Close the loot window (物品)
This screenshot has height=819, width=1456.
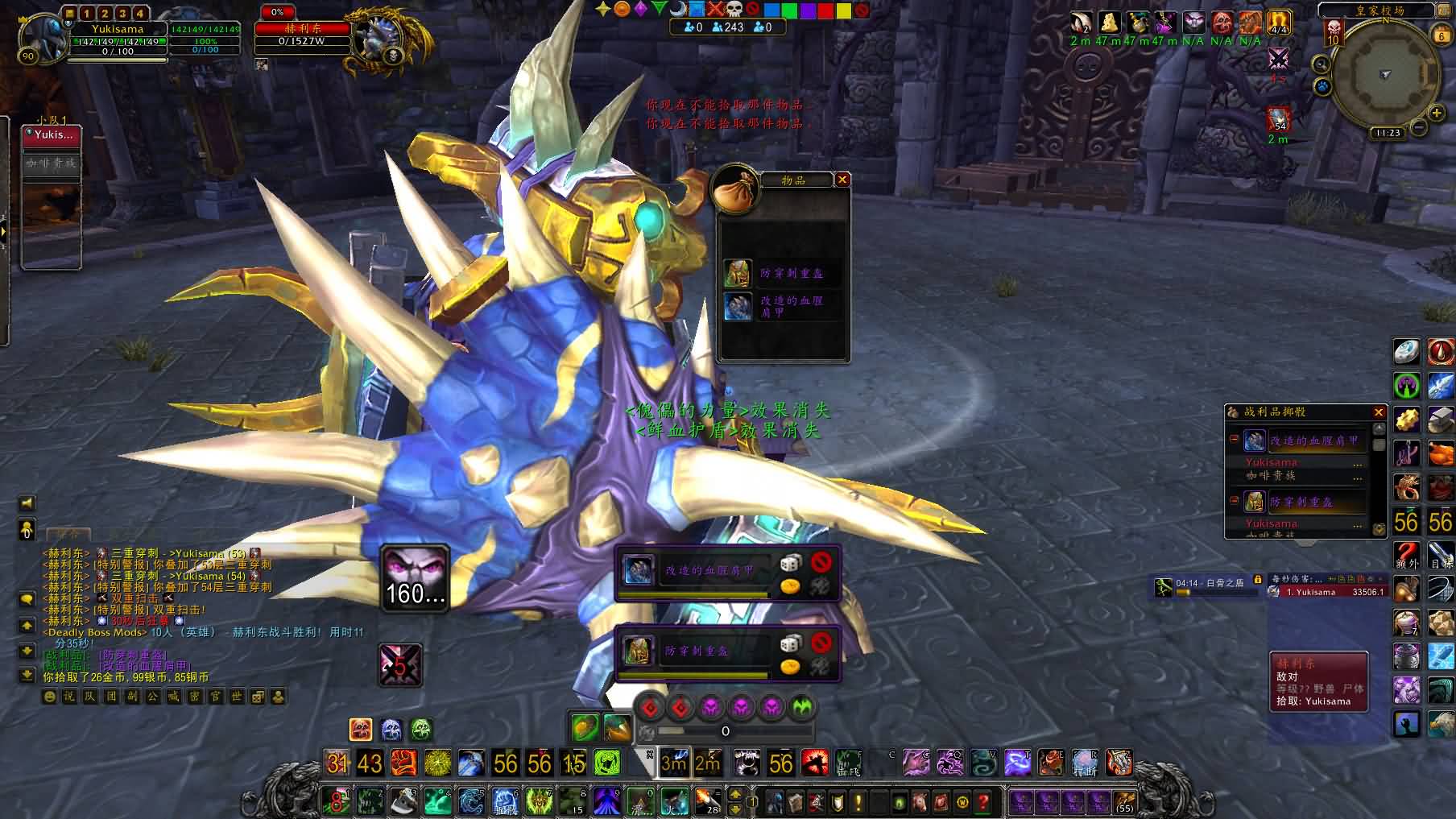[842, 180]
